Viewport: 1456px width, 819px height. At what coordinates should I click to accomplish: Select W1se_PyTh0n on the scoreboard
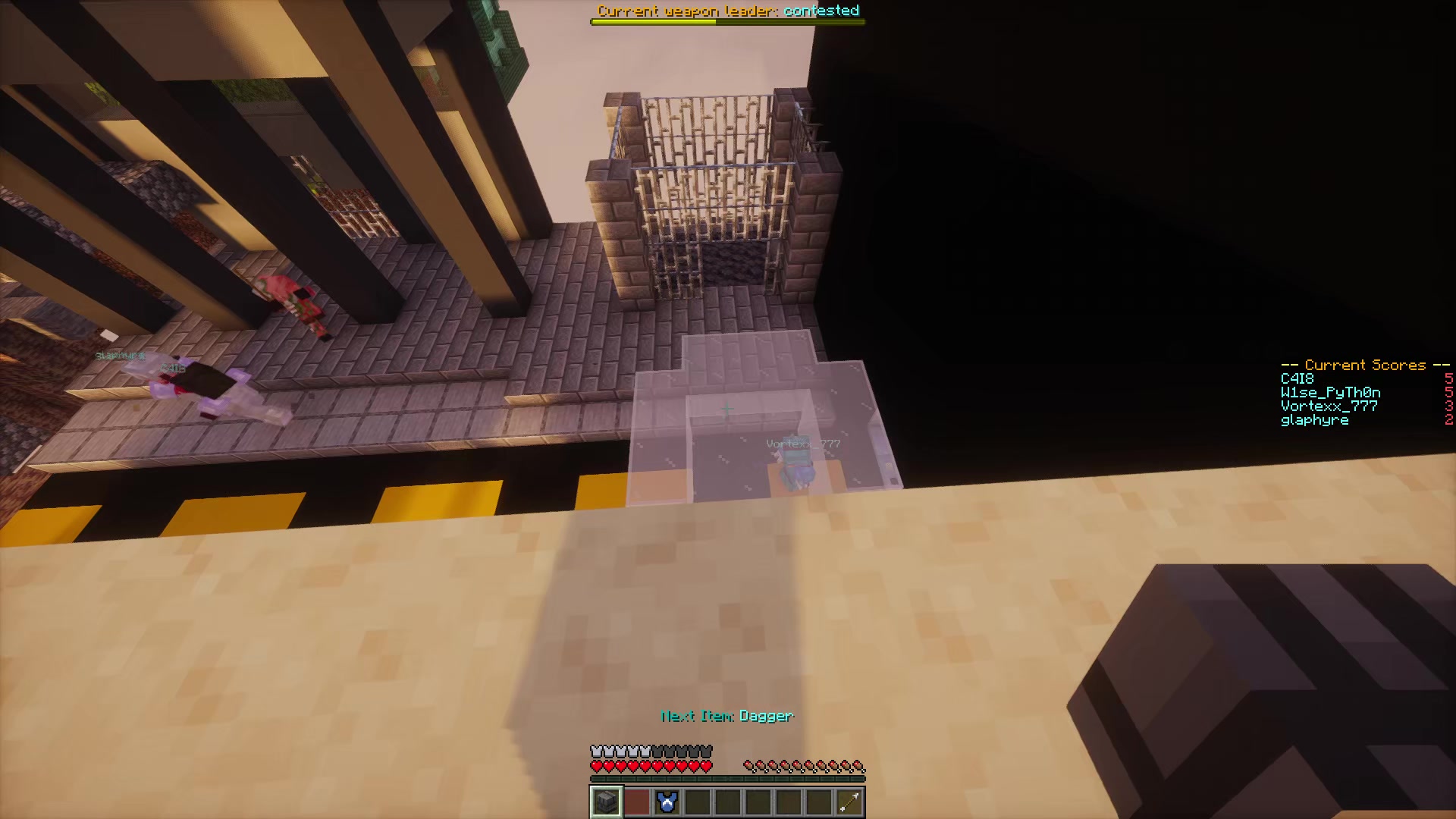(1329, 392)
